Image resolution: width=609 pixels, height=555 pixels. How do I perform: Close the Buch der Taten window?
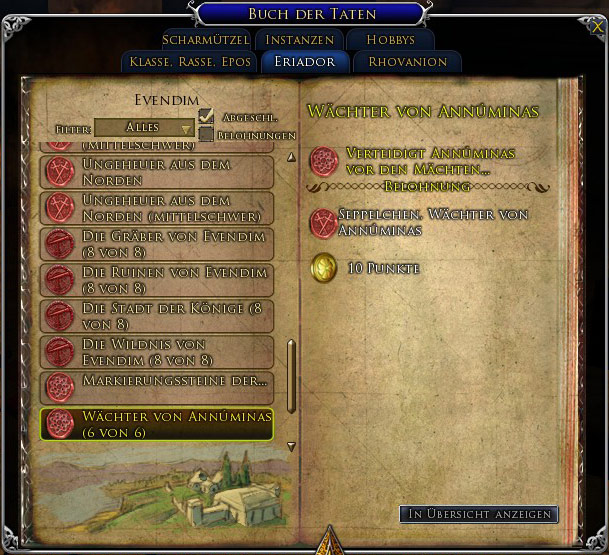[598, 28]
